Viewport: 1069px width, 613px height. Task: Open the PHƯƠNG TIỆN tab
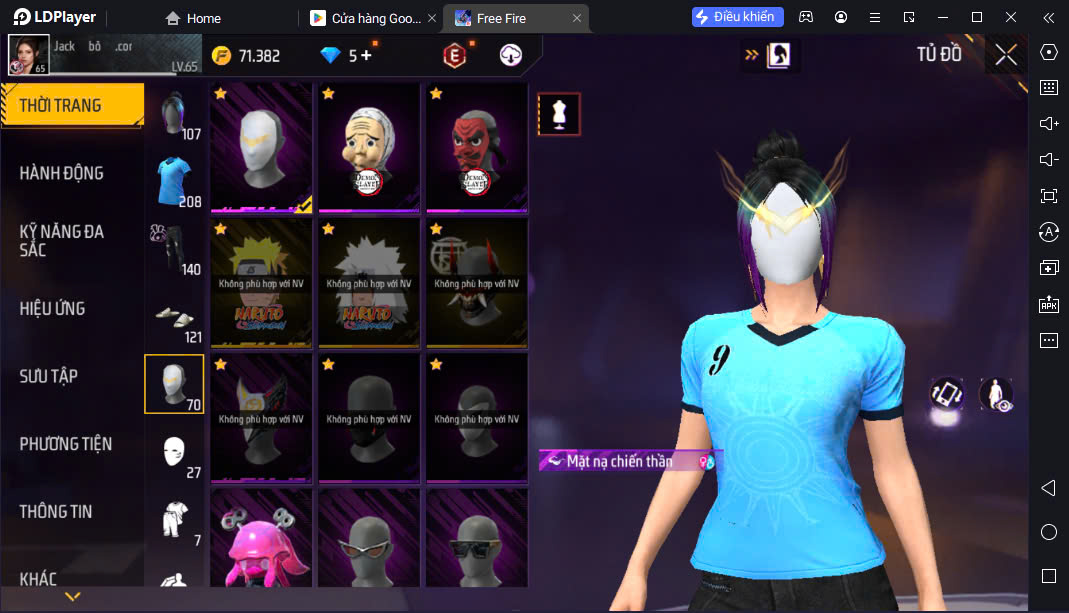pyautogui.click(x=66, y=443)
